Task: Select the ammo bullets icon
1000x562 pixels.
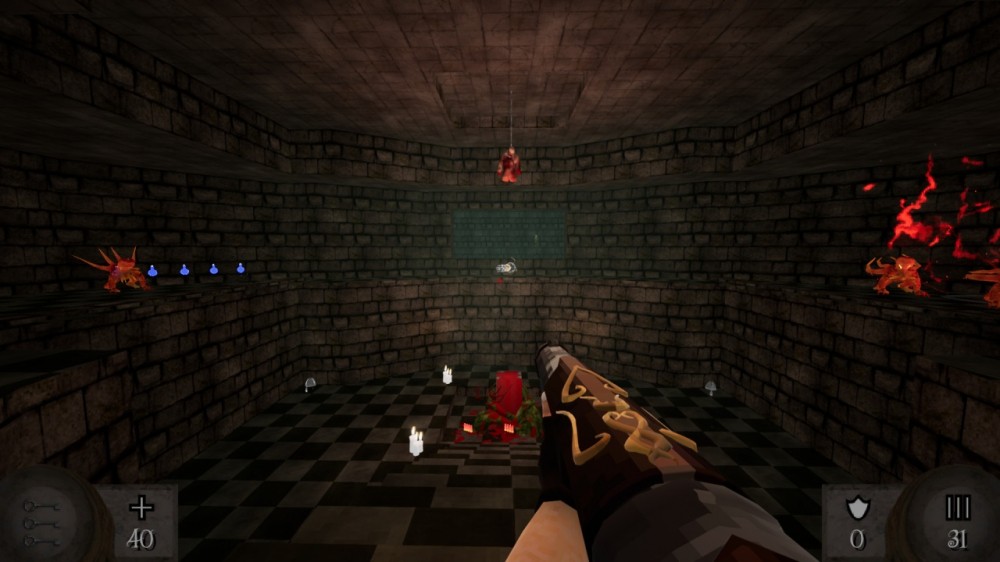Action: (958, 508)
